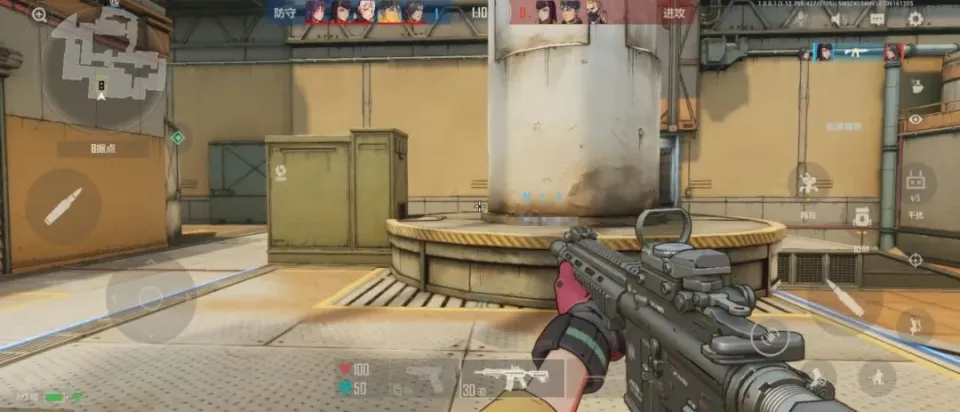
Task: Open the settings gear icon
Action: coord(915,18)
